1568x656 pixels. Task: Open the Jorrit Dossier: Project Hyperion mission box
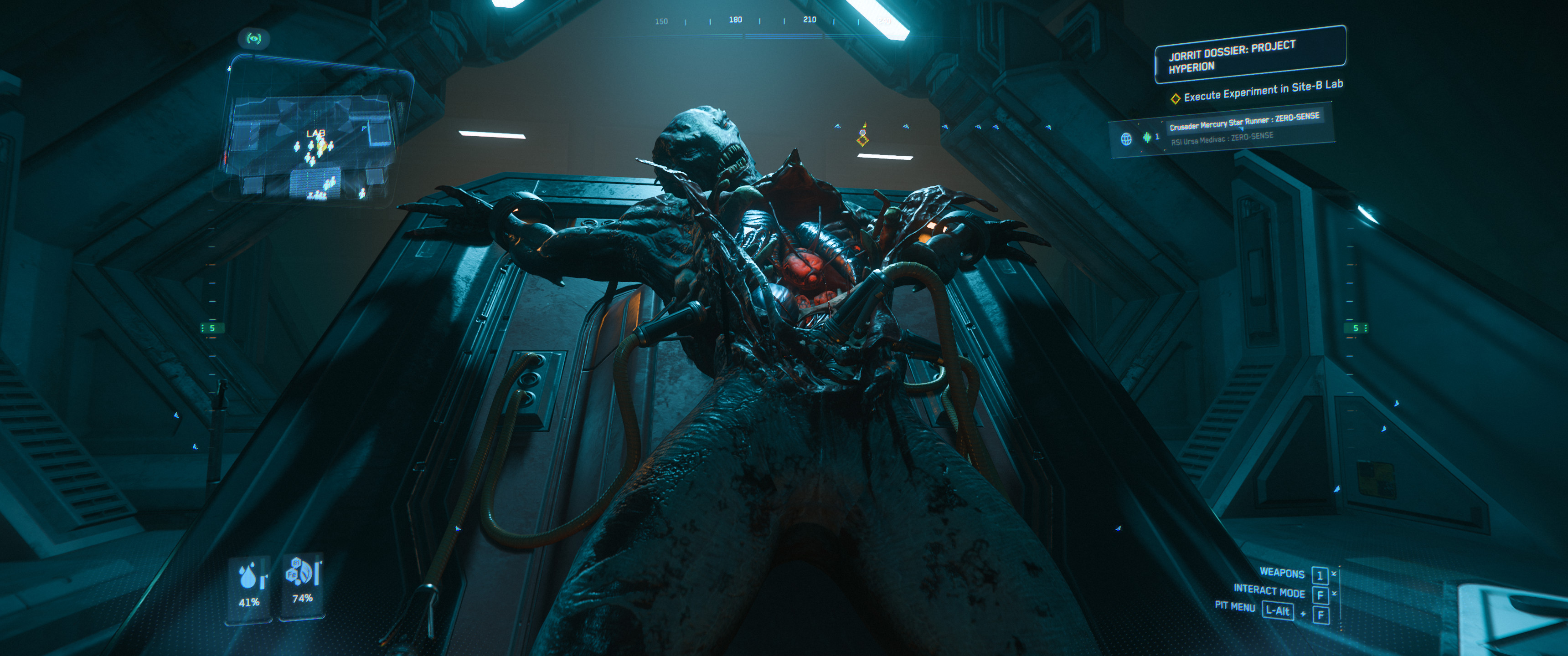pos(1250,55)
